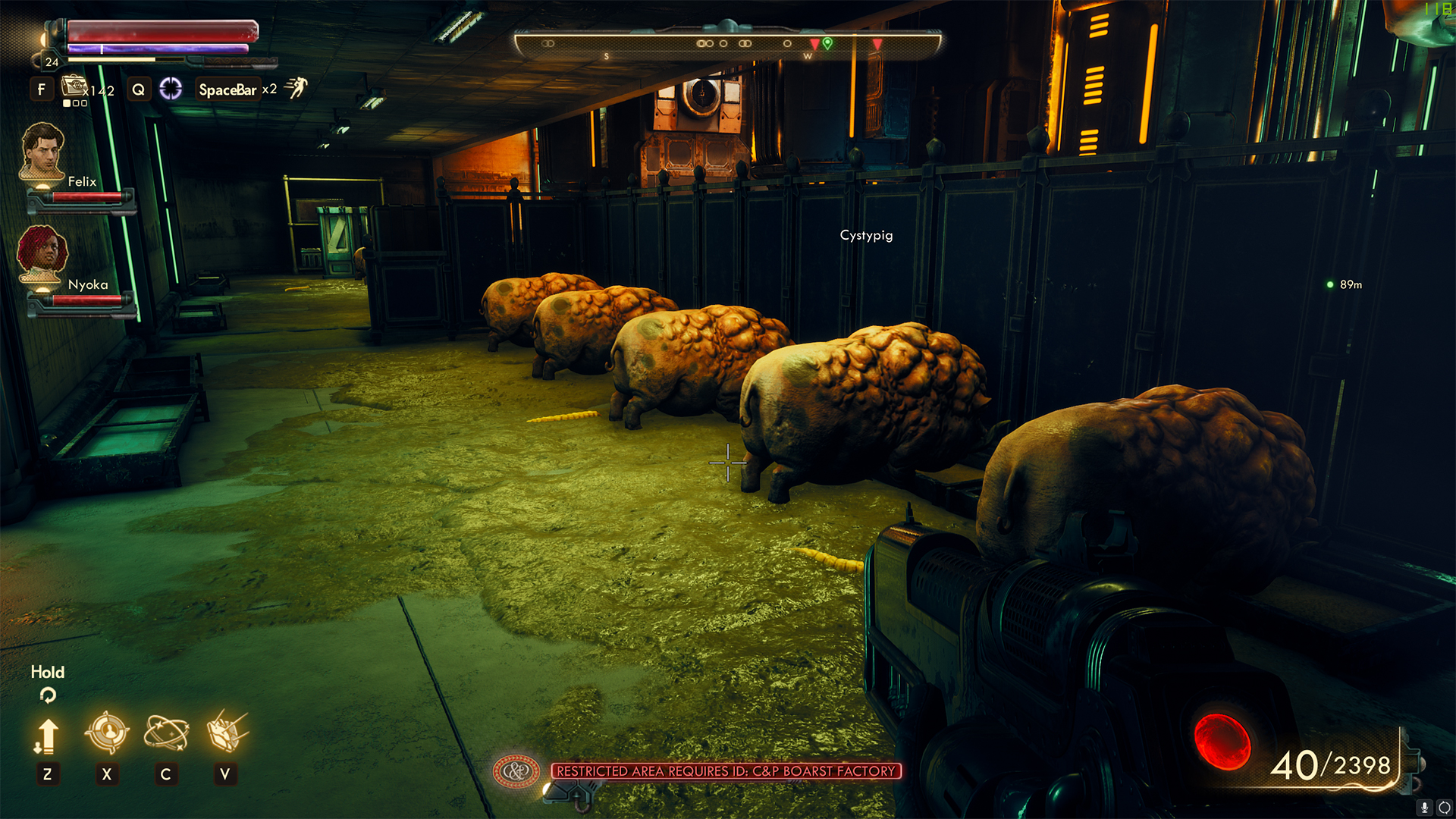Toggle the microphone overlay icon
Image resolution: width=1456 pixels, height=819 pixels.
coord(1425,808)
